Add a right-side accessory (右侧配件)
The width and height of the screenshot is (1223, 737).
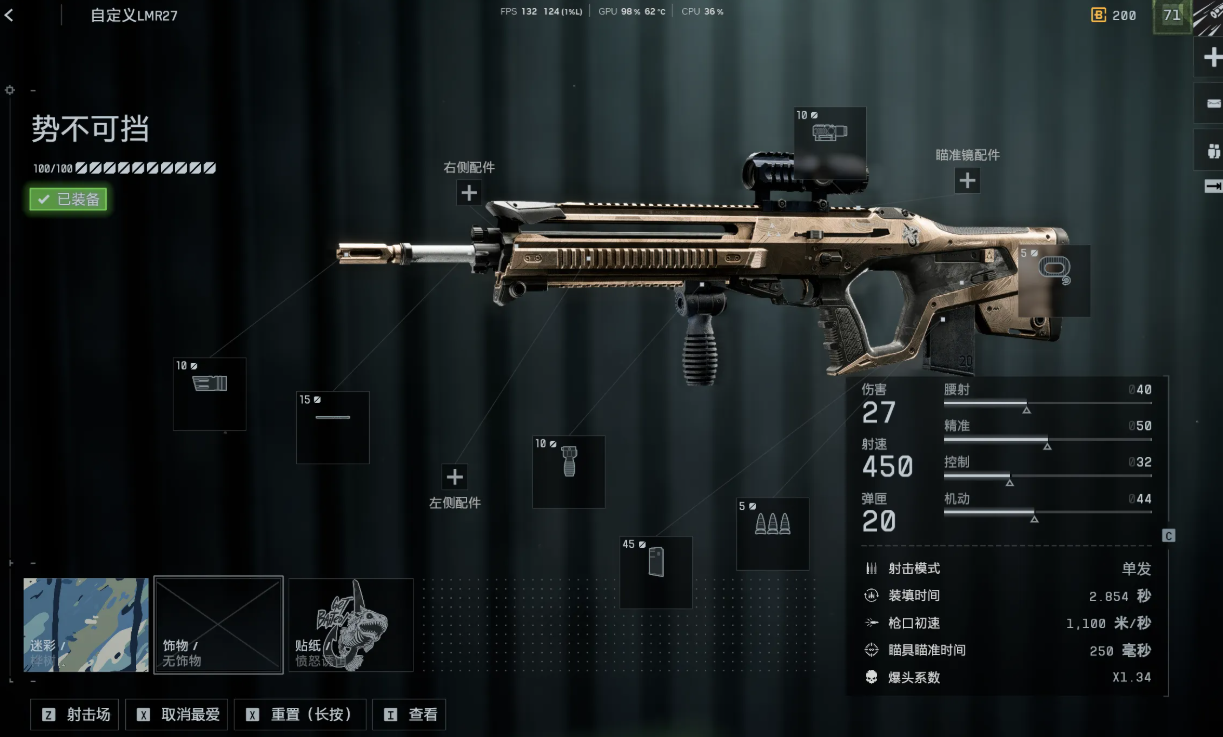tap(469, 193)
